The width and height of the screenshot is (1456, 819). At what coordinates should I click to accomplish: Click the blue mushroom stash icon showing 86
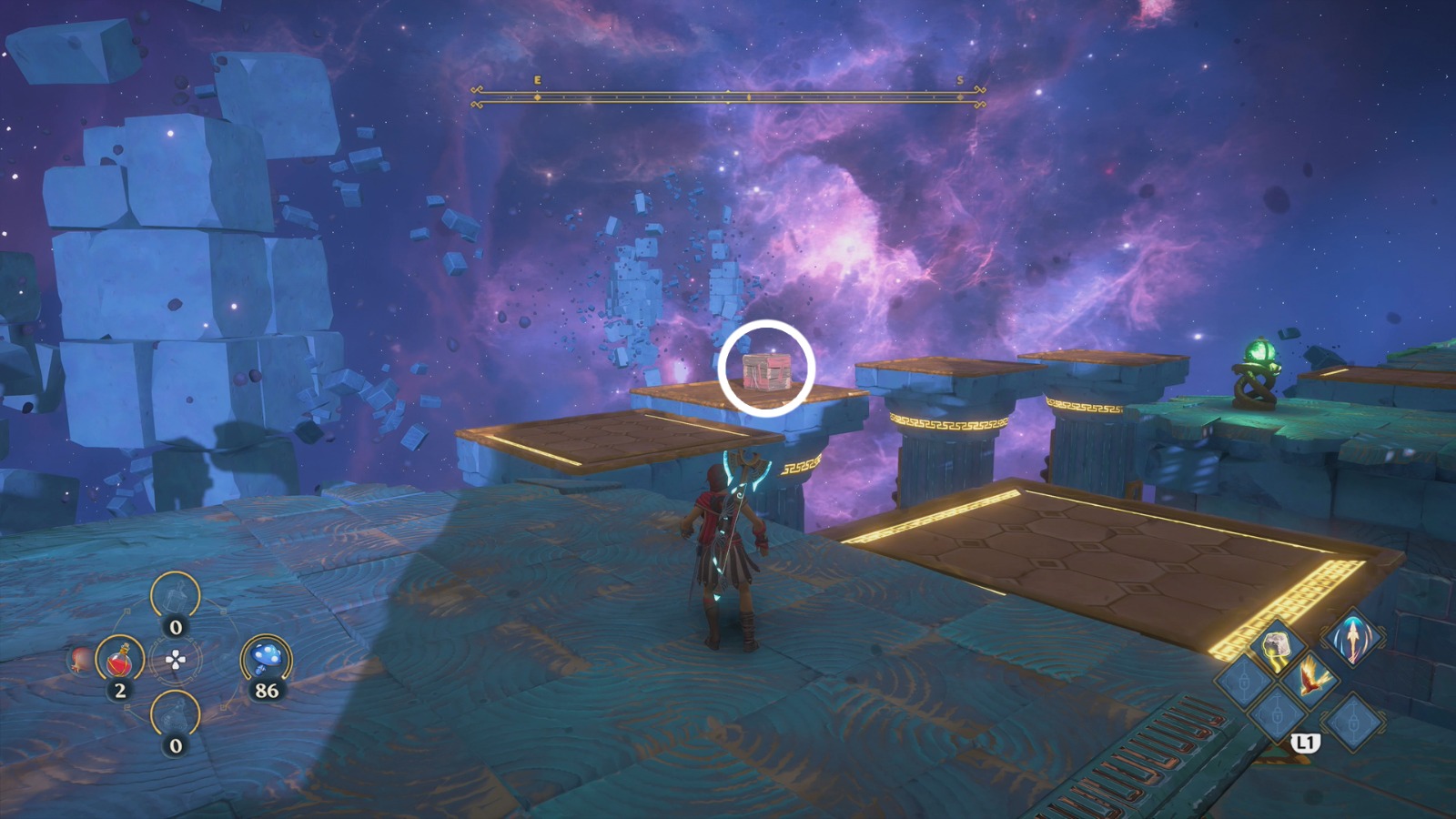click(x=267, y=656)
